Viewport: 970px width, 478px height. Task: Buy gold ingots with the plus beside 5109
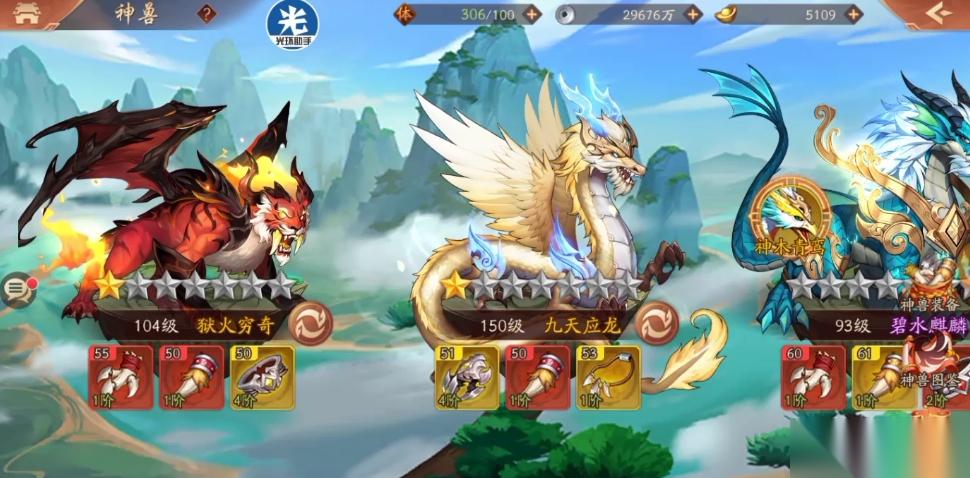tap(852, 14)
